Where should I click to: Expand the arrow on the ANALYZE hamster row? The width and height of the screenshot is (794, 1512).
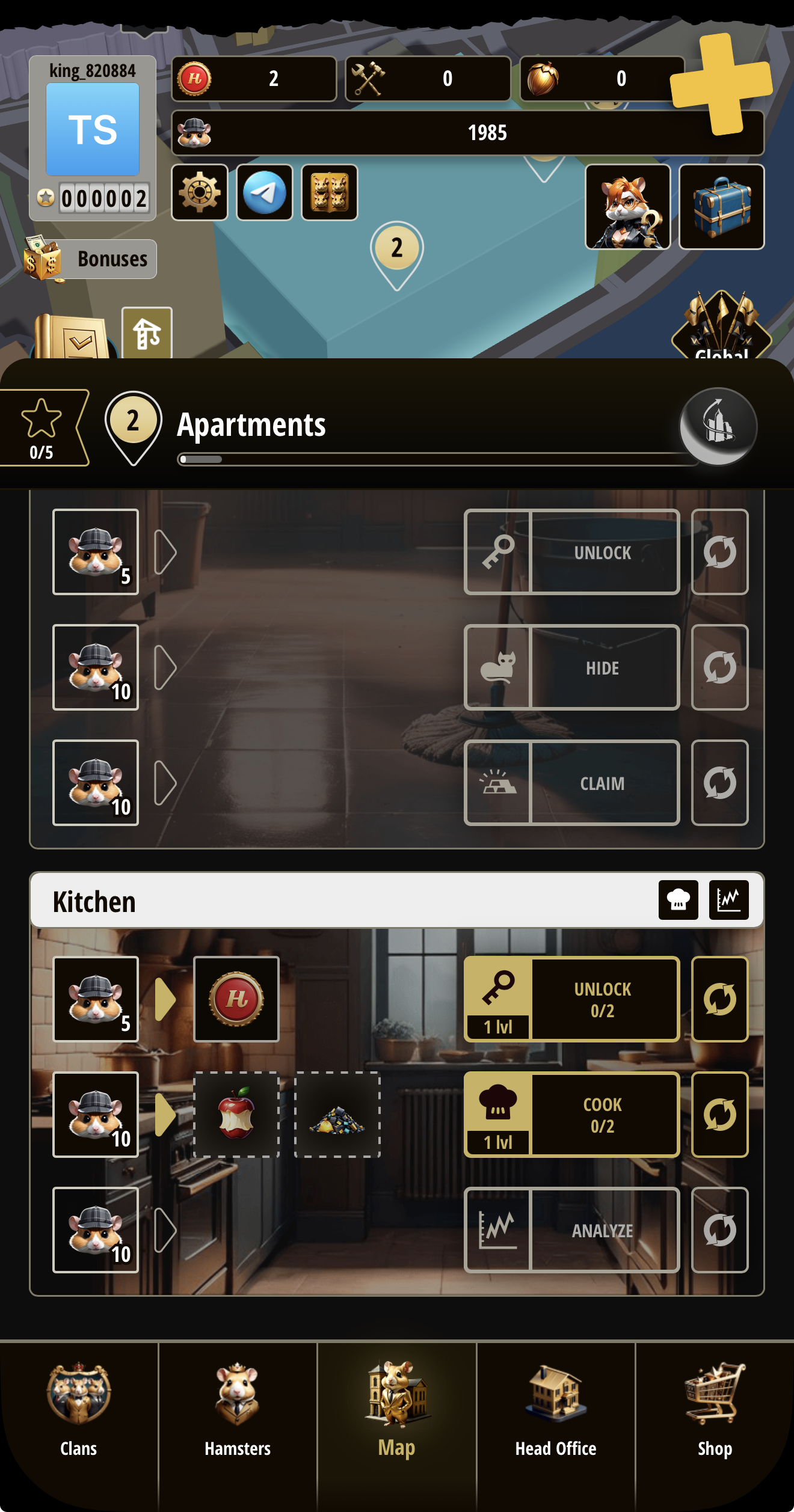pos(164,1229)
